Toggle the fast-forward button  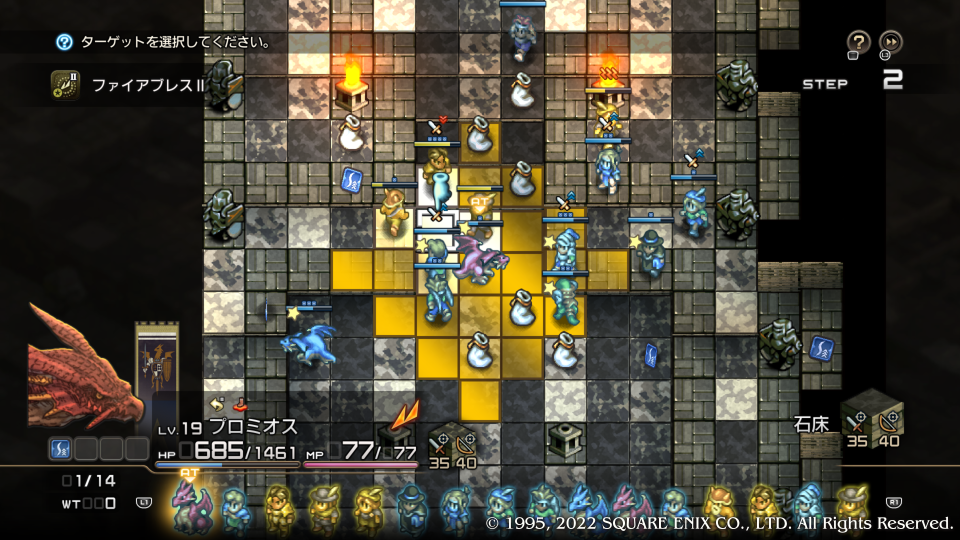point(890,42)
